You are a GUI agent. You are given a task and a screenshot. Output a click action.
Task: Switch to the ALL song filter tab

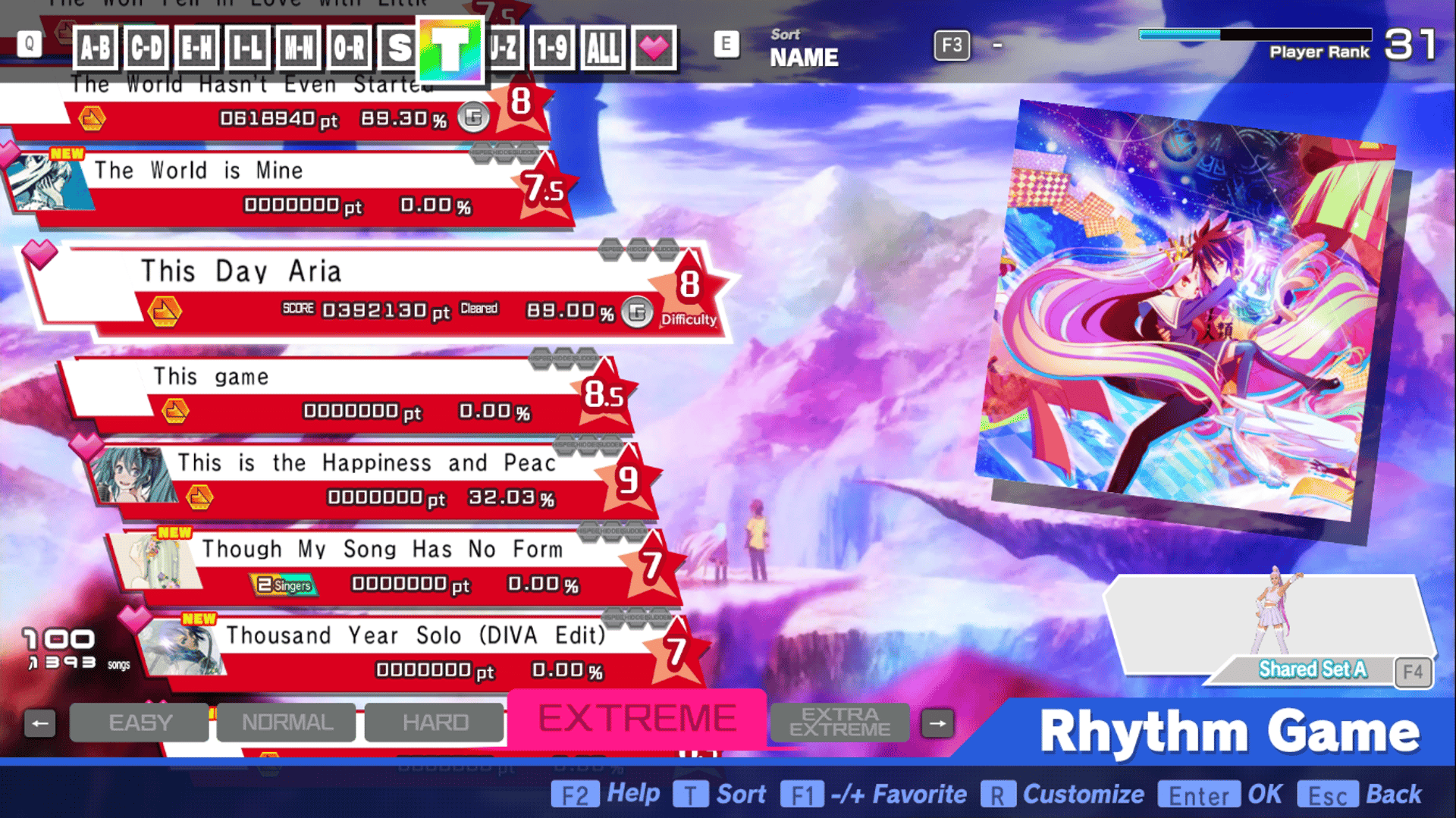tap(603, 48)
